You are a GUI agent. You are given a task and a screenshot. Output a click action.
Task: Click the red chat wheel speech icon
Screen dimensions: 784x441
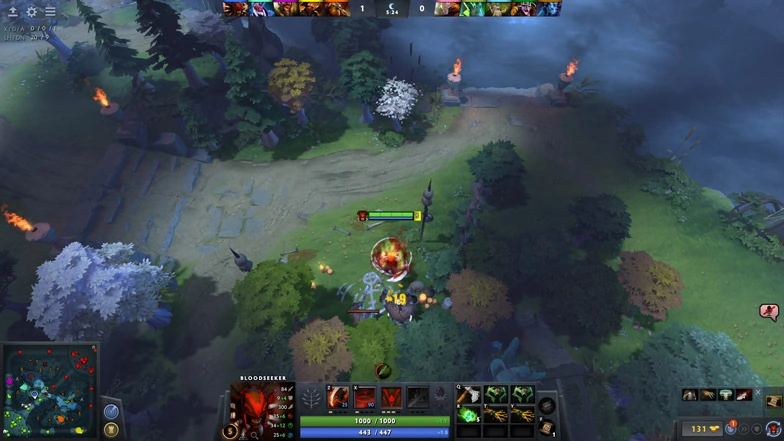[770, 313]
